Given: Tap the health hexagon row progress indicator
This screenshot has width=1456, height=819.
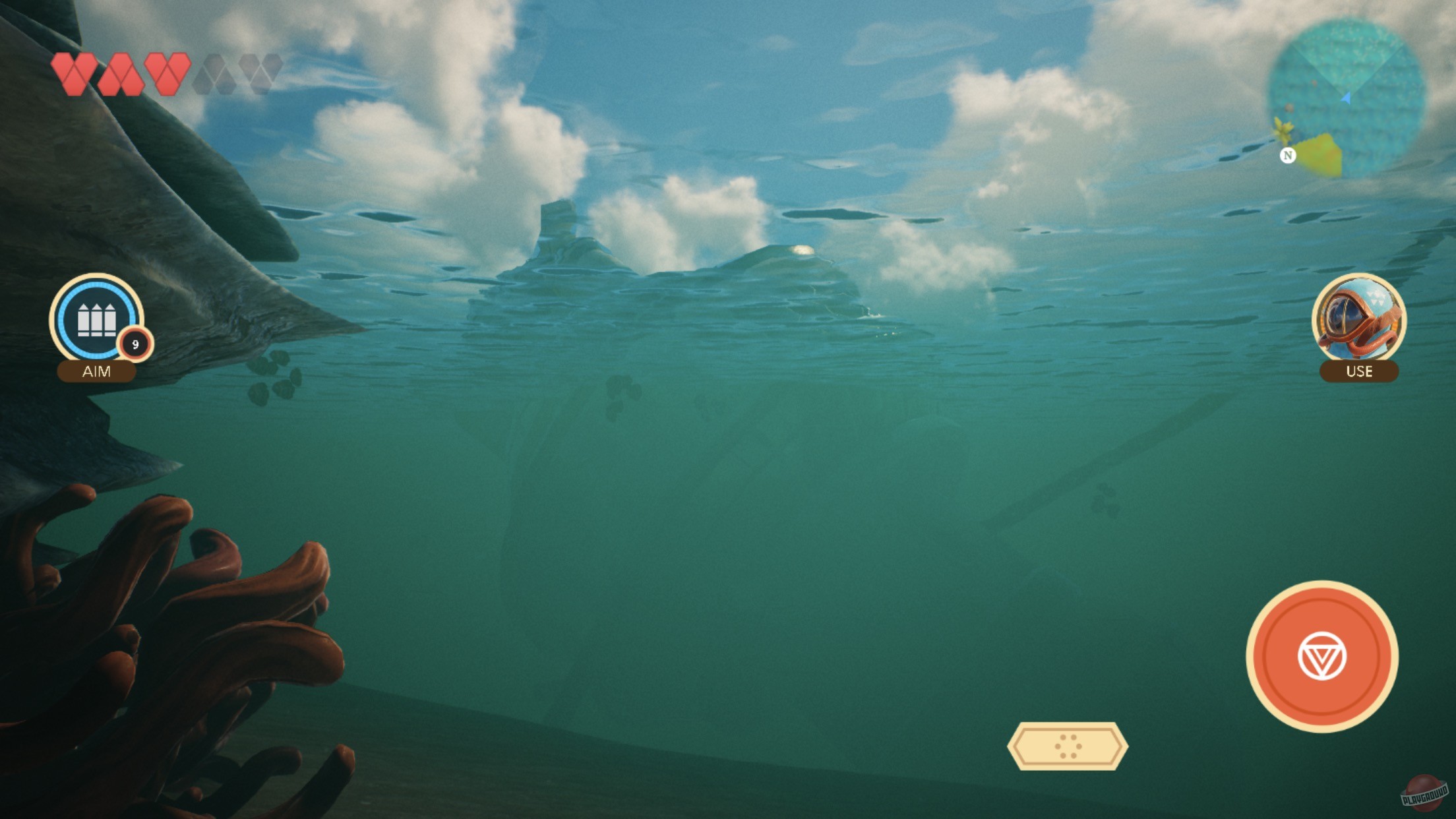Looking at the screenshot, I should [x=167, y=74].
